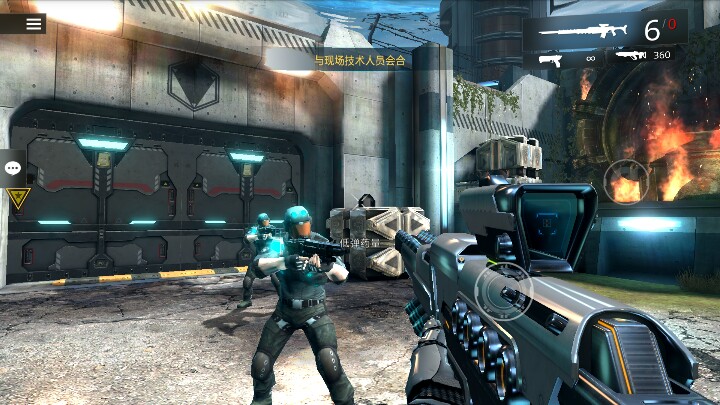Viewport: 720px width, 405px height.
Task: Open the chat speech bubble
Action: click(x=13, y=168)
